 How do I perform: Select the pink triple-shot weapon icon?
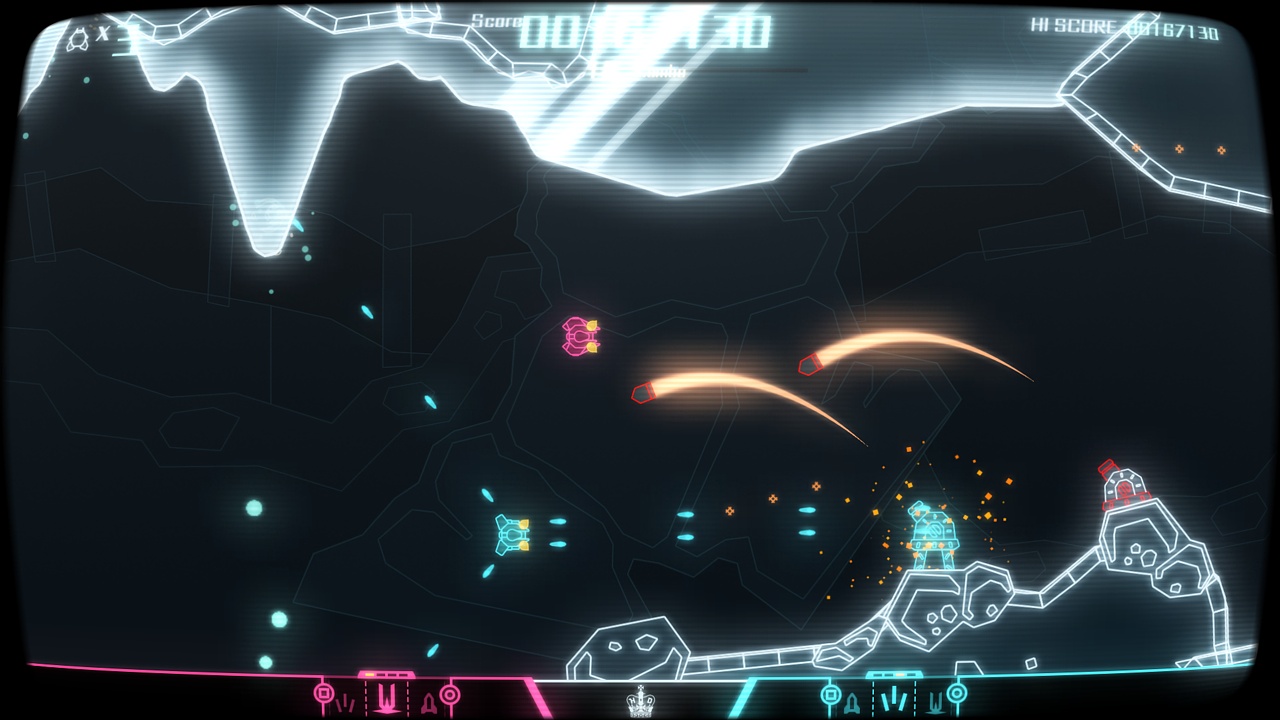pos(346,700)
